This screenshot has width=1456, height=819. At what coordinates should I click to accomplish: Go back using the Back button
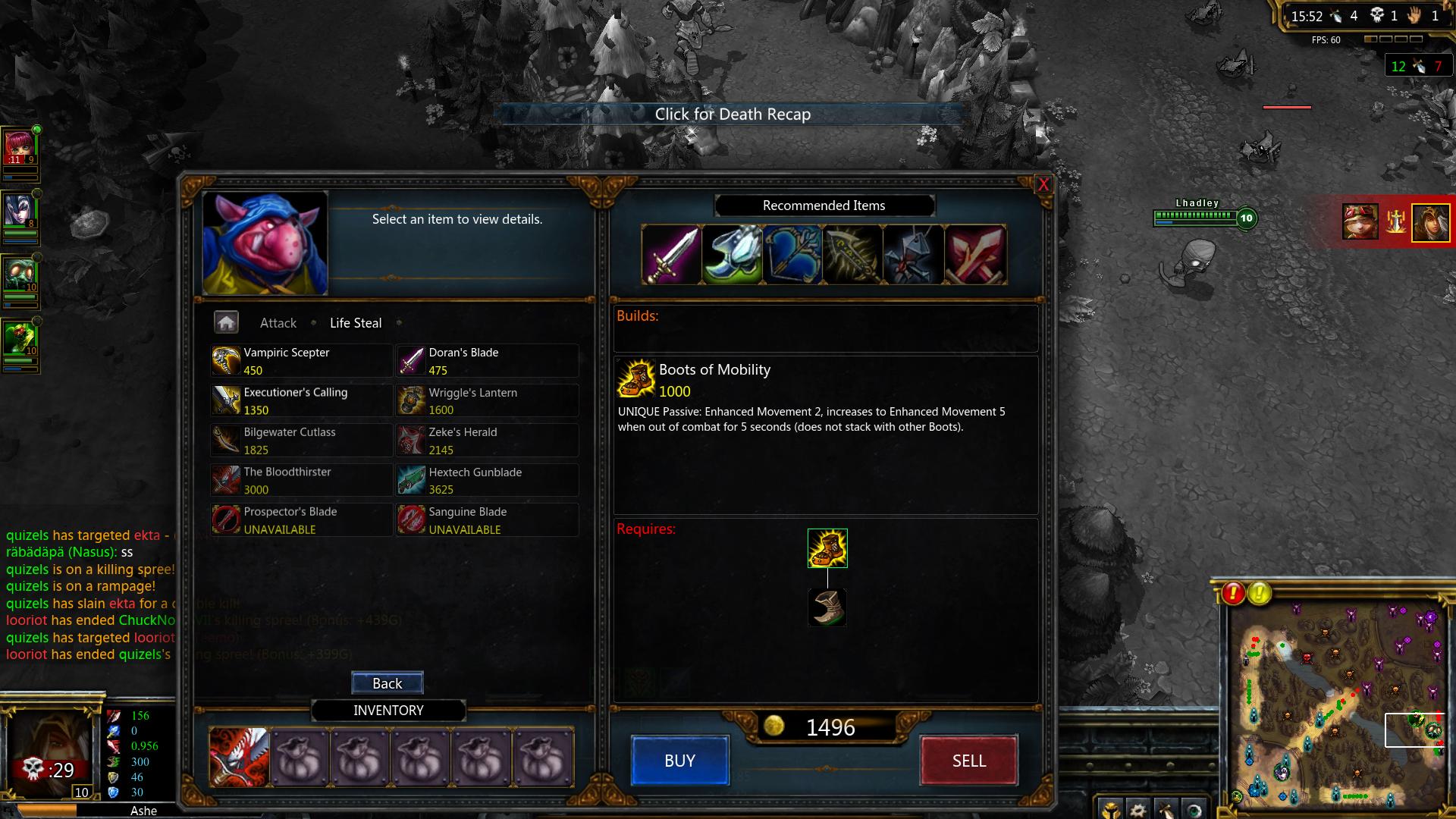pyautogui.click(x=387, y=683)
